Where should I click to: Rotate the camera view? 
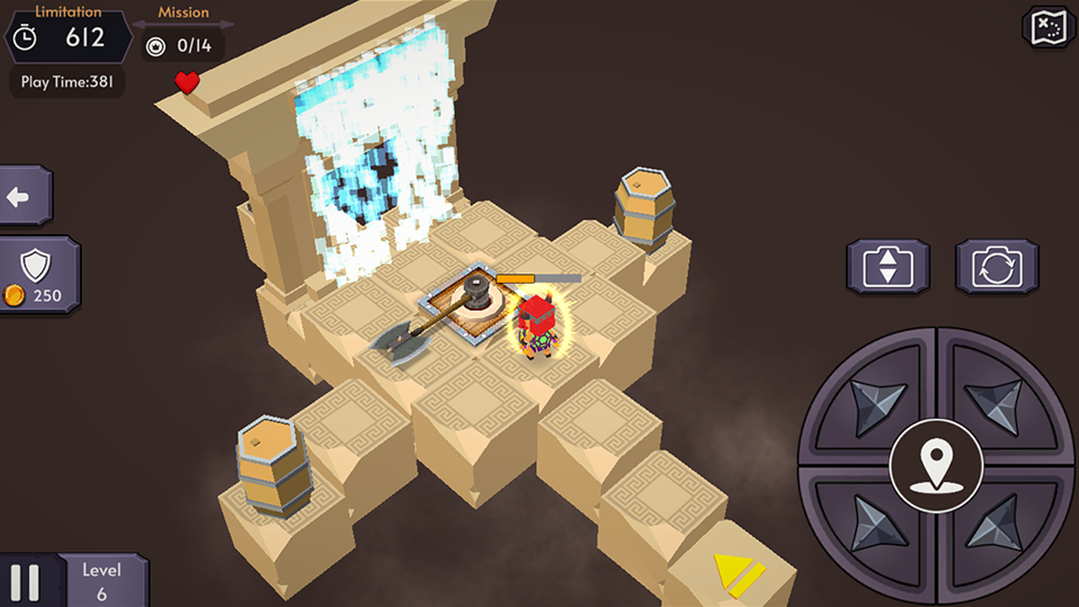[996, 267]
